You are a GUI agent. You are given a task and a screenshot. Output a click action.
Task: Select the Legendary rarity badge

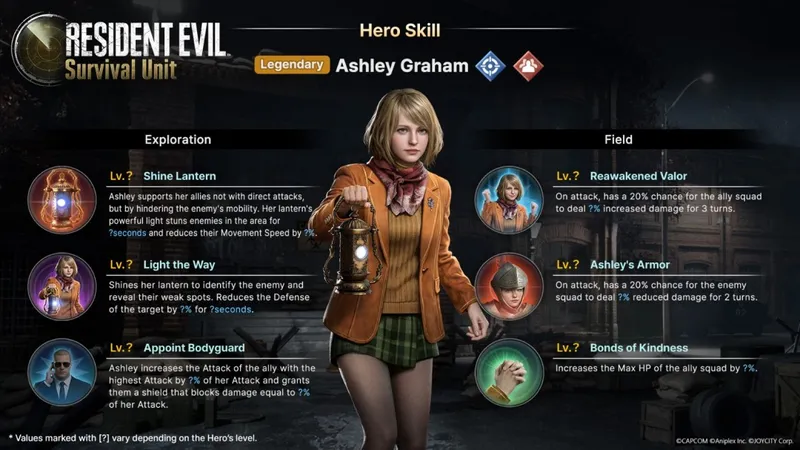pos(291,65)
